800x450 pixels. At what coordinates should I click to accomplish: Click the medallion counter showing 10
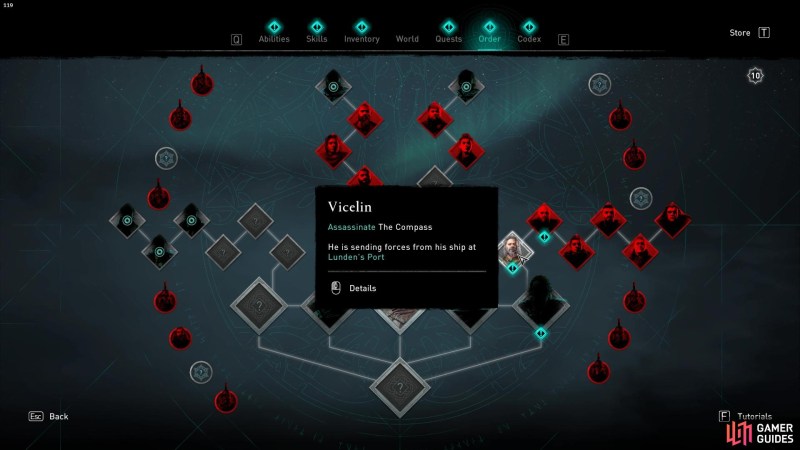pyautogui.click(x=755, y=75)
